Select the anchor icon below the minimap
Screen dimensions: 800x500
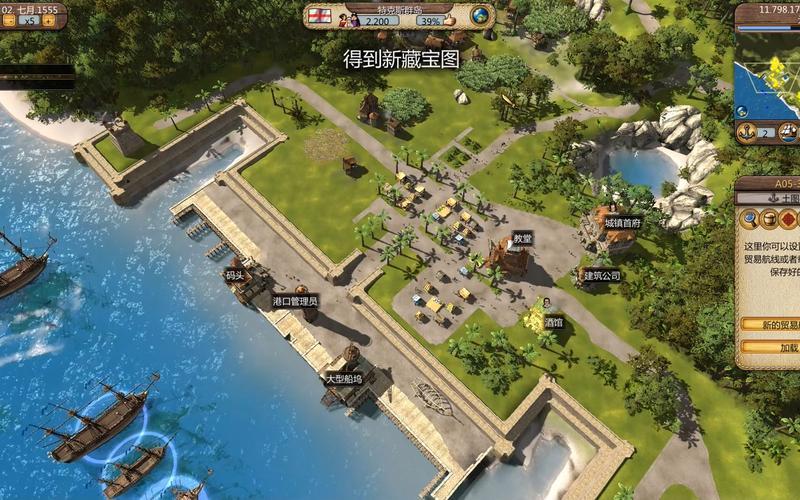click(745, 133)
